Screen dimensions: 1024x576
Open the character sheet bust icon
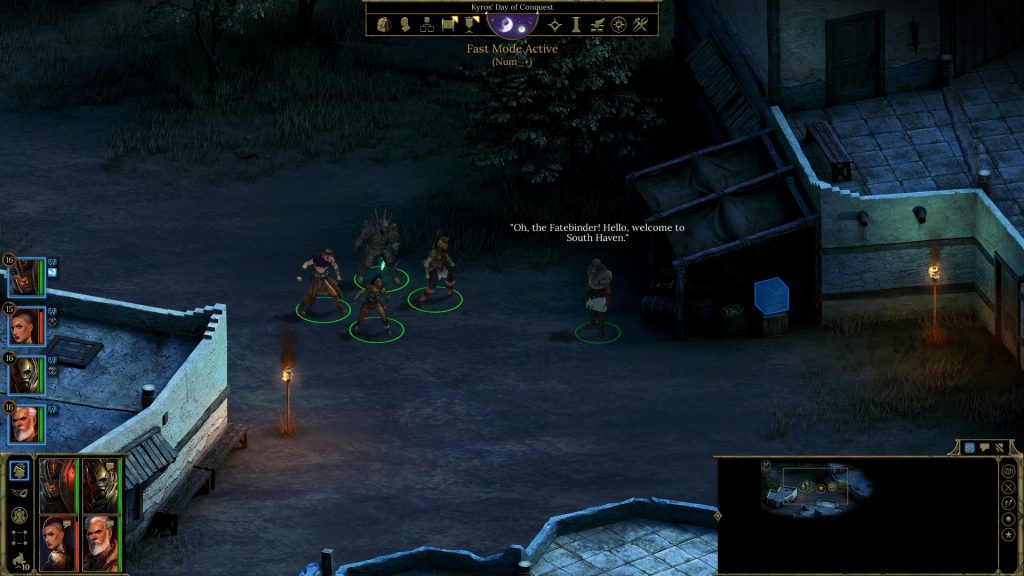point(405,25)
